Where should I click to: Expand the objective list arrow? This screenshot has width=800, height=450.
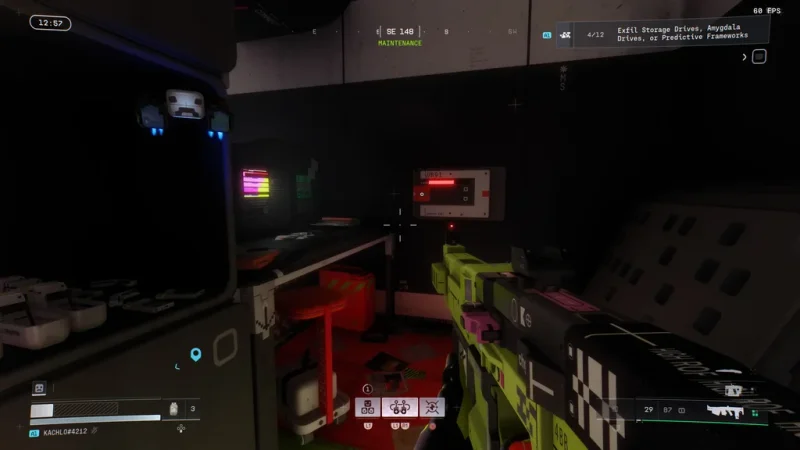744,57
